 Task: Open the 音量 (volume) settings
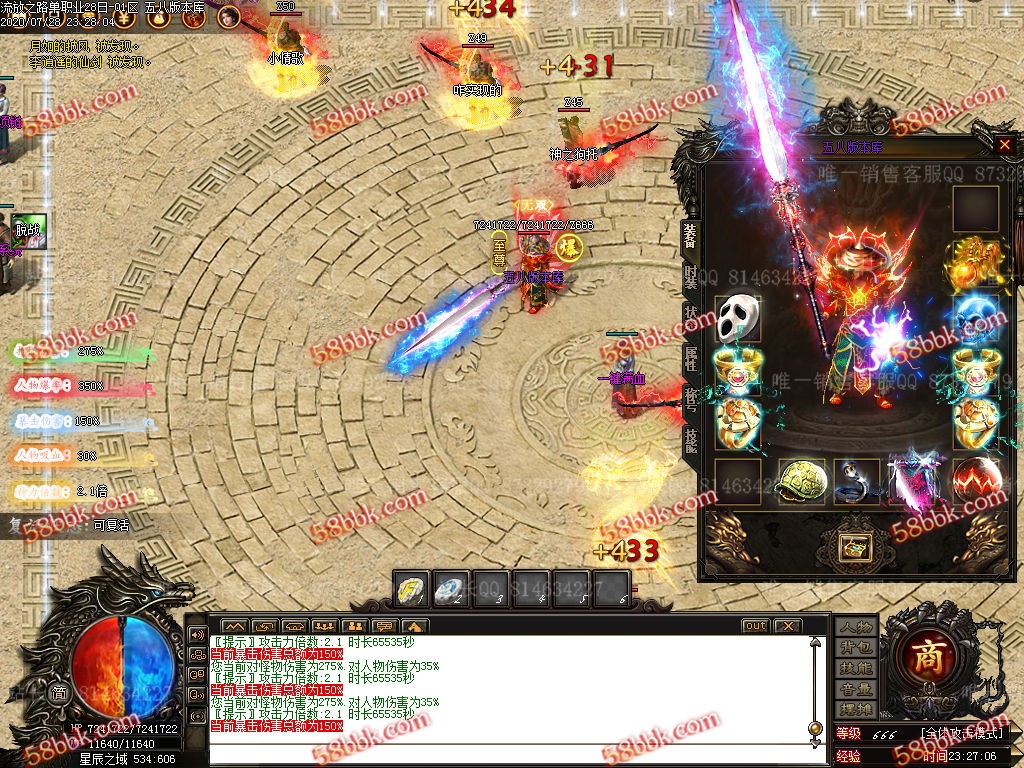[856, 689]
